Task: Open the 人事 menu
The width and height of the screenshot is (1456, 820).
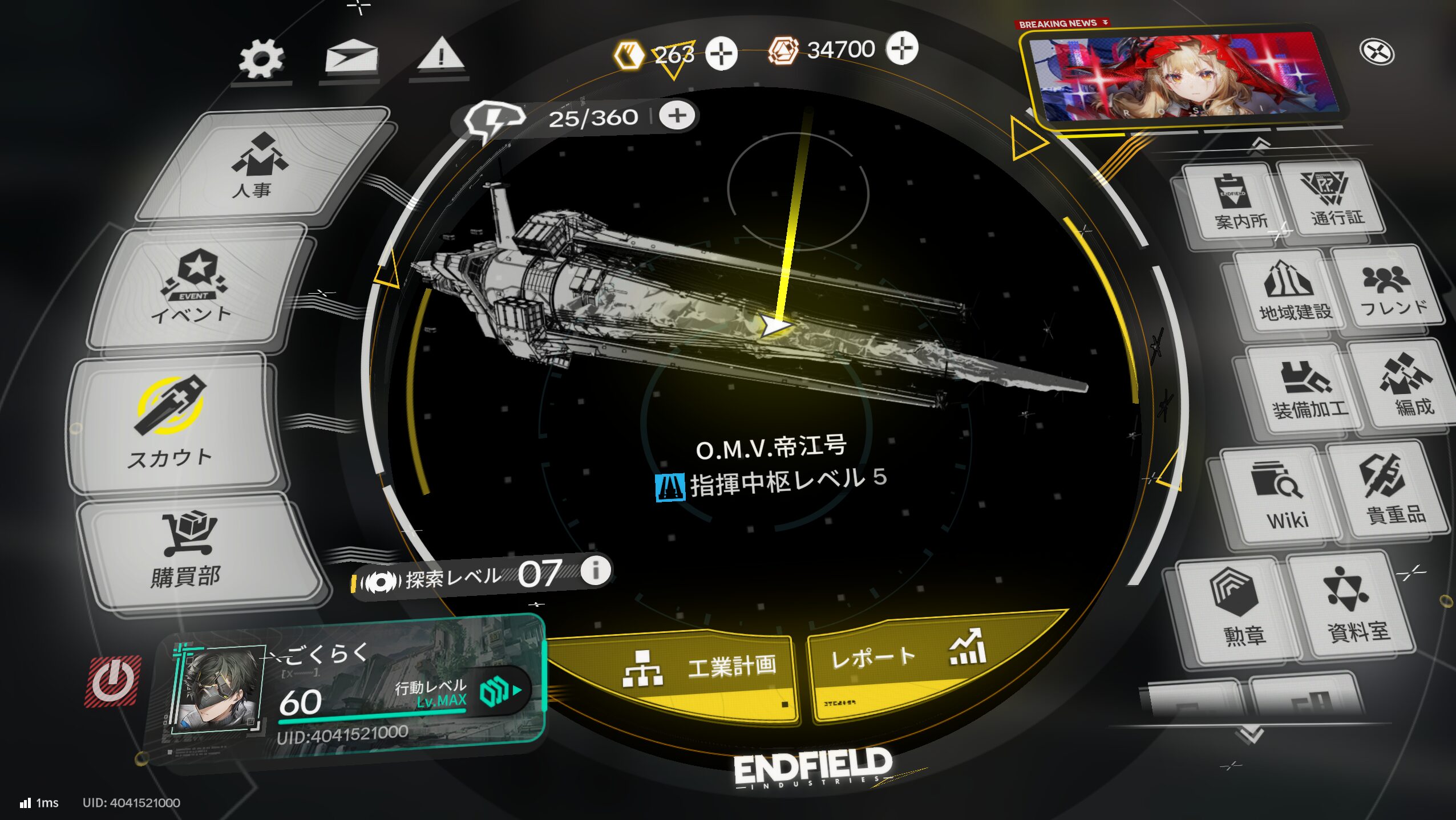Action: coord(260,165)
